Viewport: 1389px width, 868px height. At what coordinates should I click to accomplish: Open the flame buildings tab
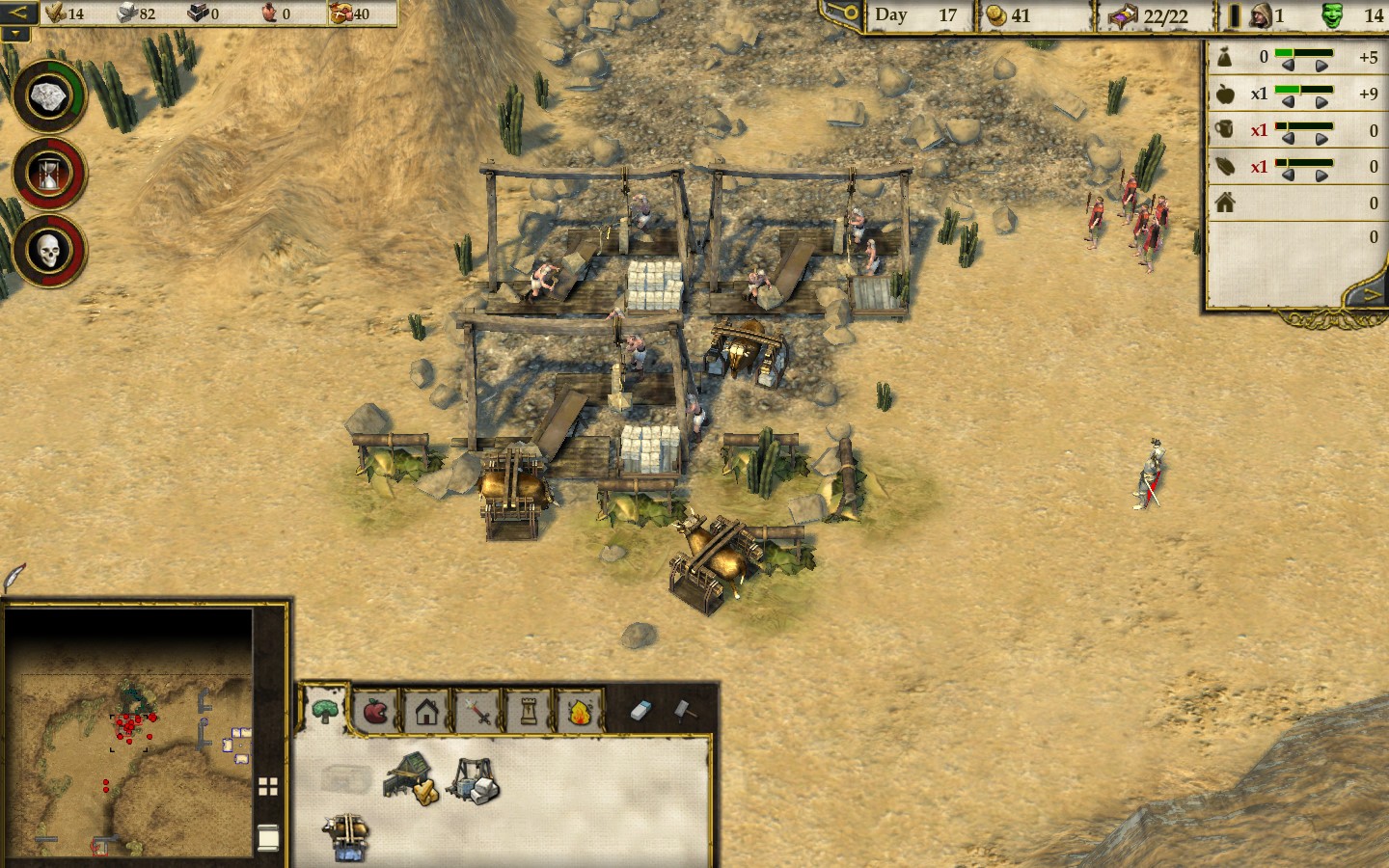click(580, 712)
